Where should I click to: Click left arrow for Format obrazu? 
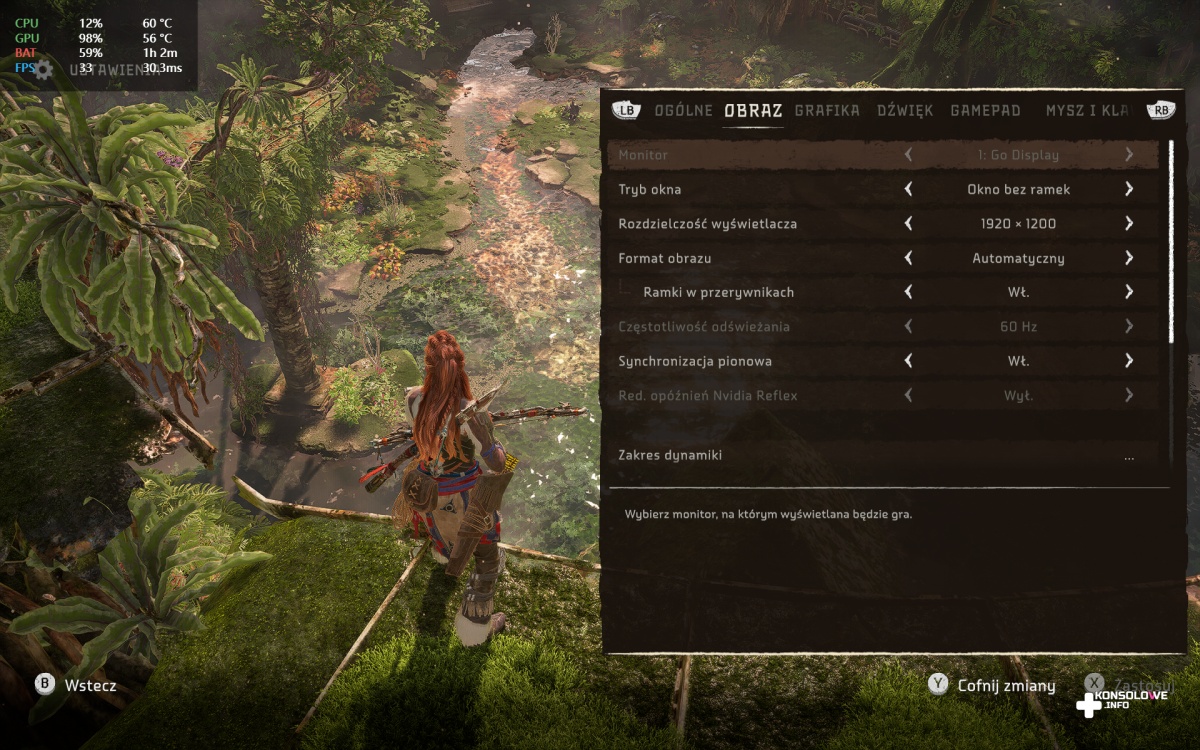[x=908, y=258]
